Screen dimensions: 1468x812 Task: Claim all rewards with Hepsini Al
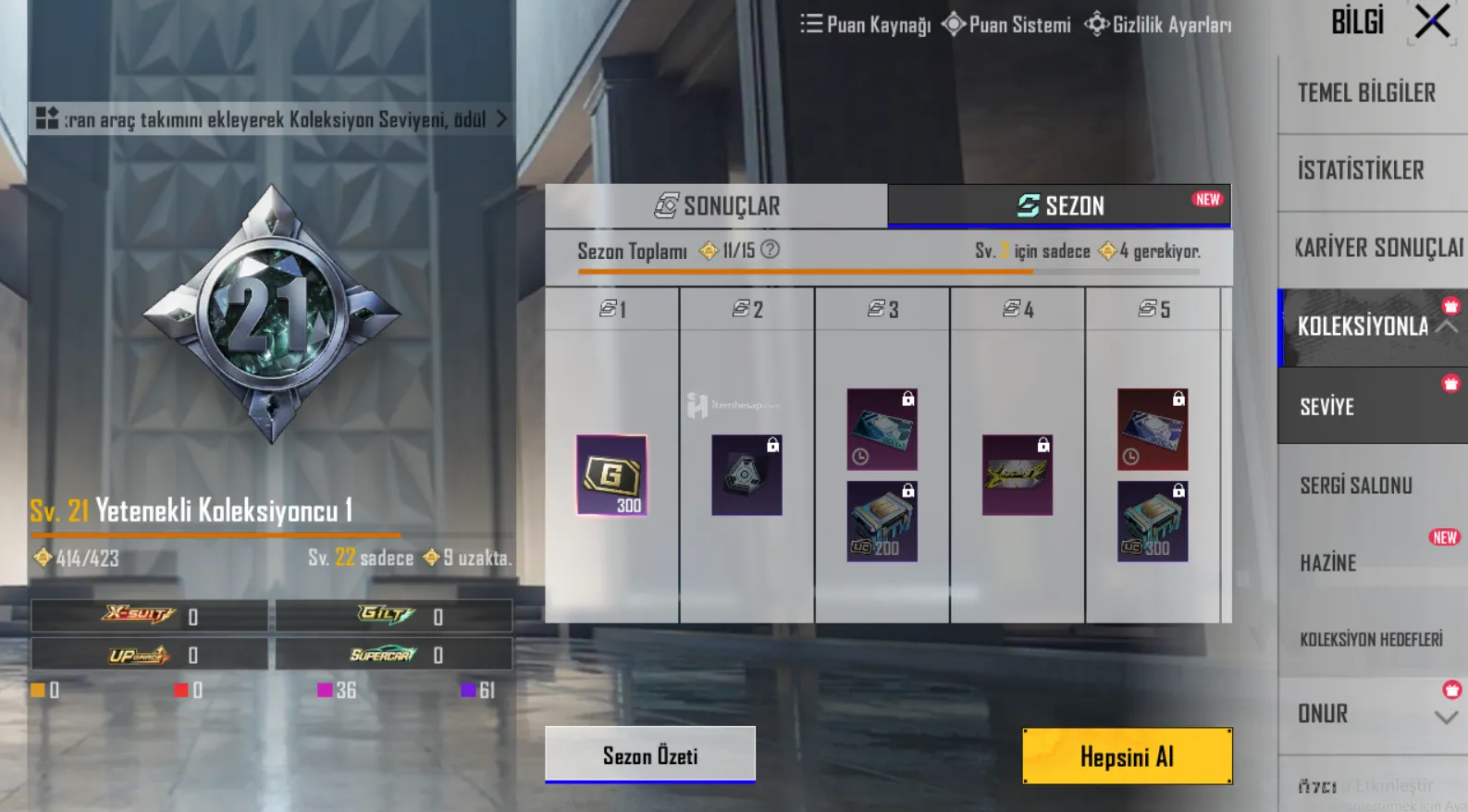coord(1127,757)
